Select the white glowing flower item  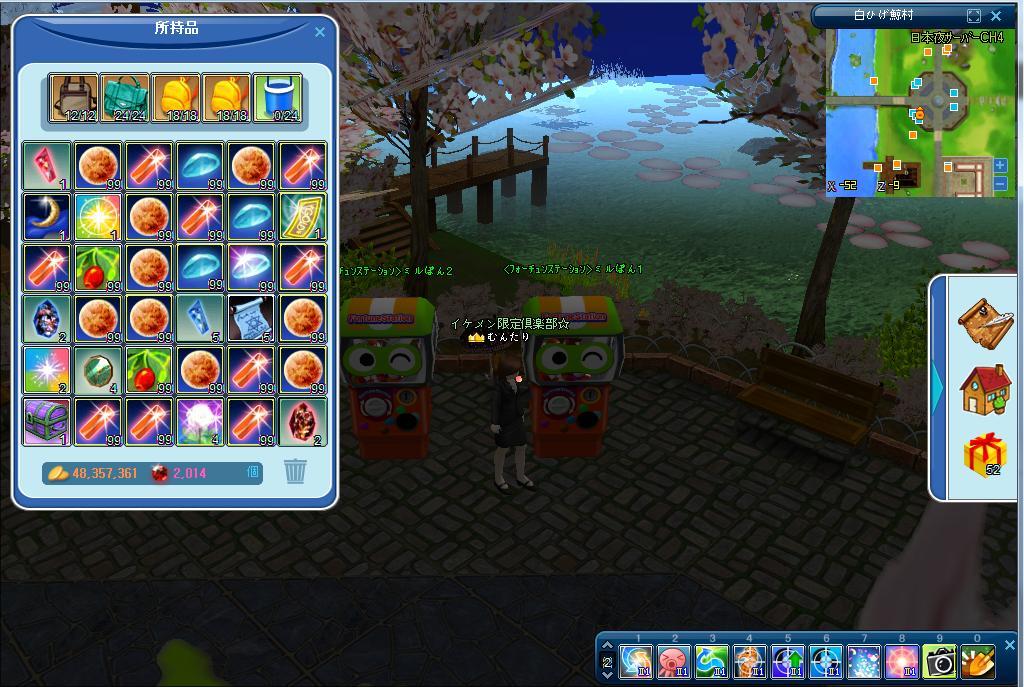coord(200,421)
